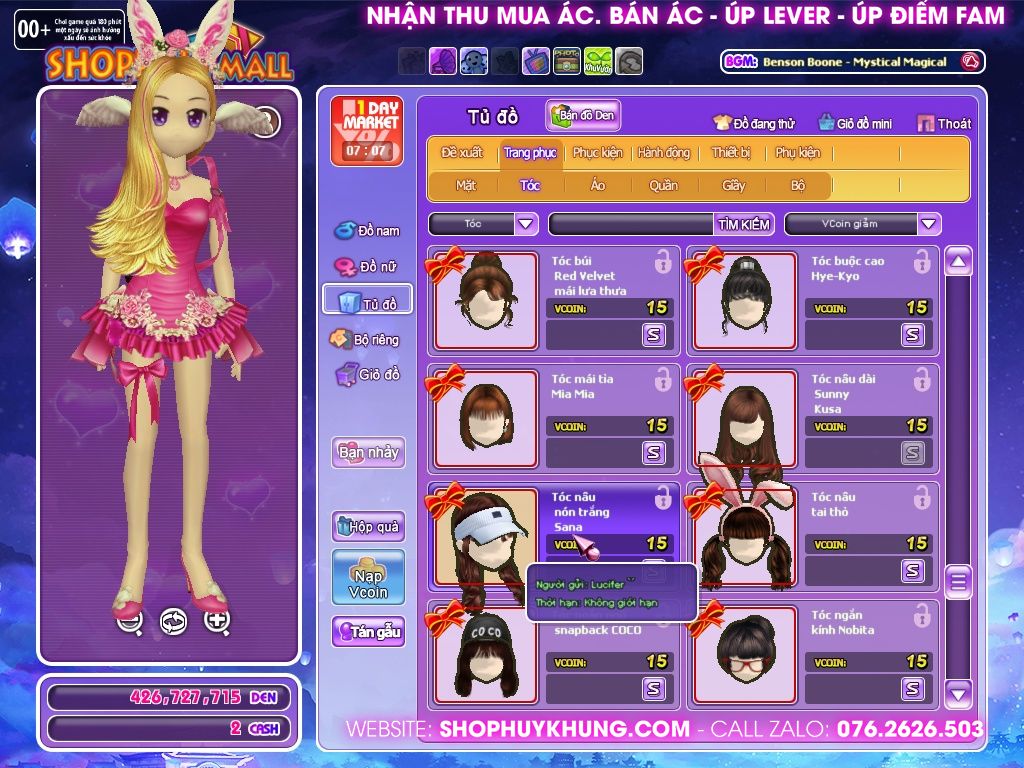Open the Hành động tab
The image size is (1024, 768).
point(664,153)
